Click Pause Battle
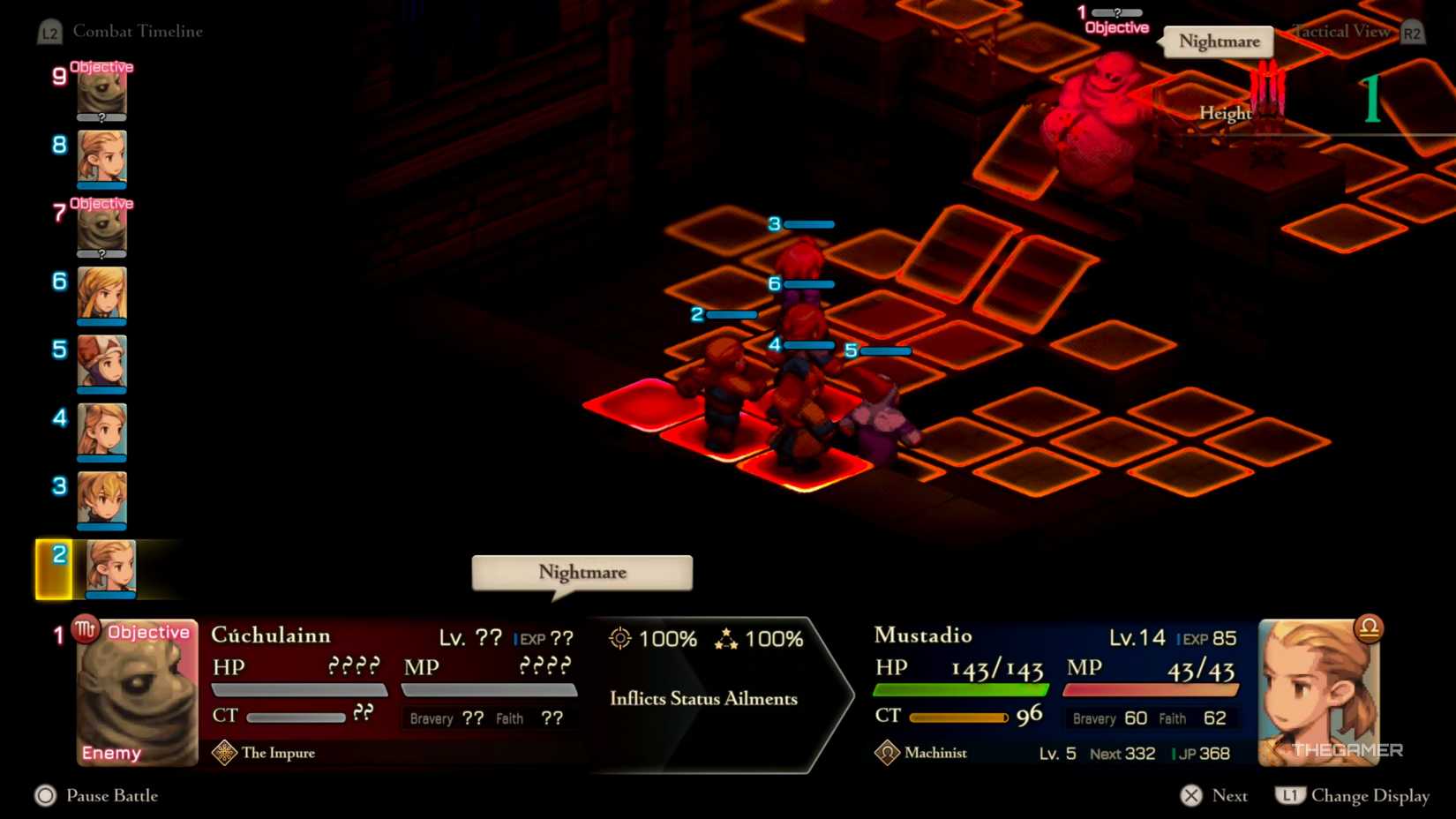The height and width of the screenshot is (819, 1456). [112, 795]
